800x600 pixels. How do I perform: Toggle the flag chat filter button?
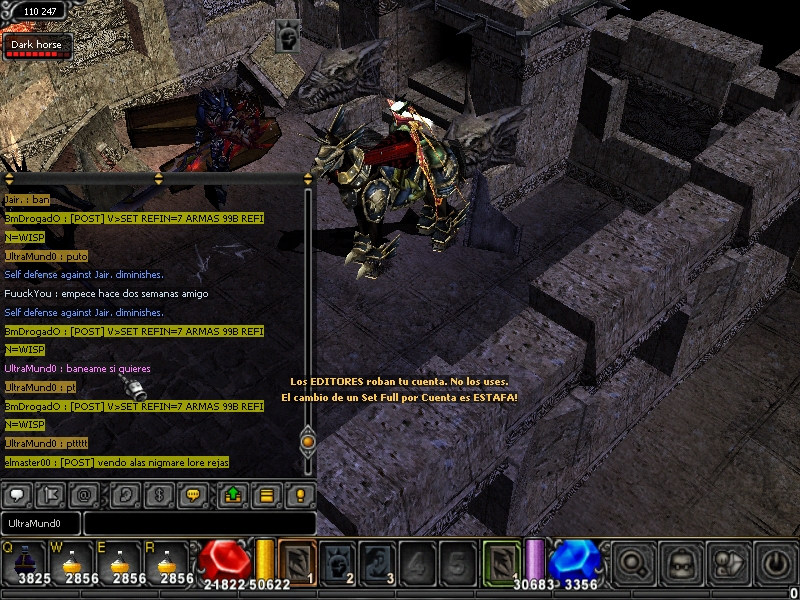(51, 494)
